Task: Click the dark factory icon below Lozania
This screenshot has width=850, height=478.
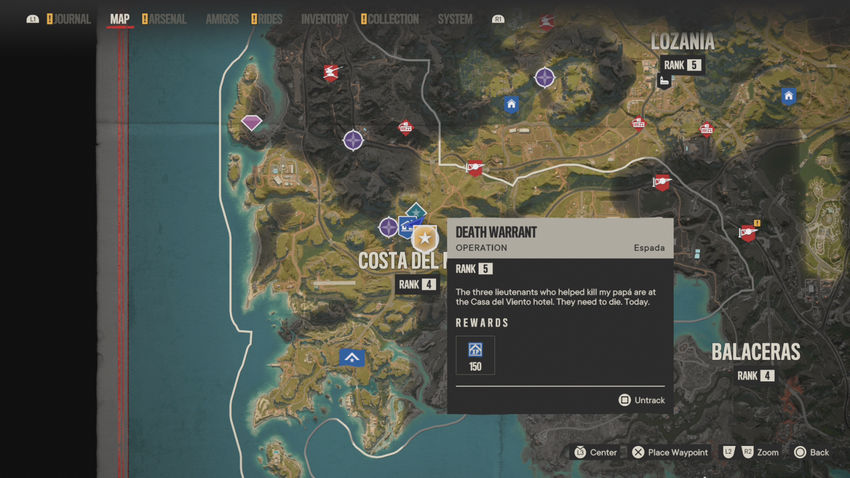Action: click(664, 82)
